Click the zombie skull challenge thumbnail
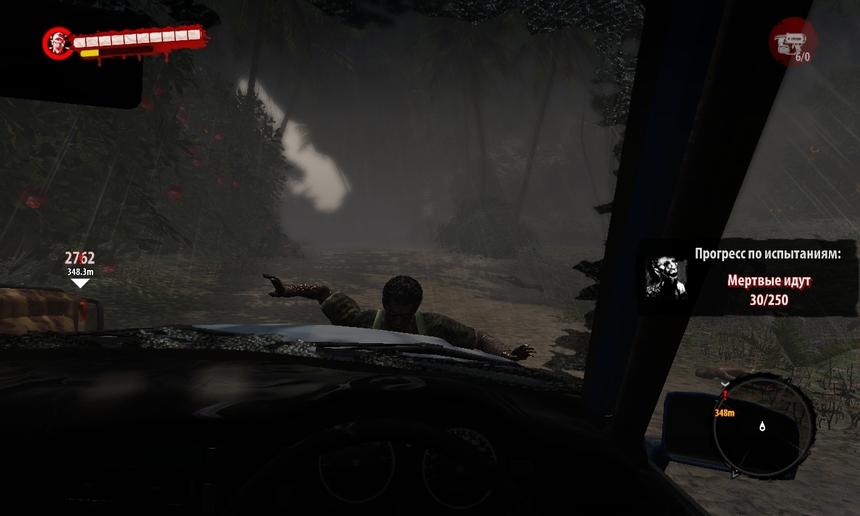The image size is (860, 516). point(667,277)
